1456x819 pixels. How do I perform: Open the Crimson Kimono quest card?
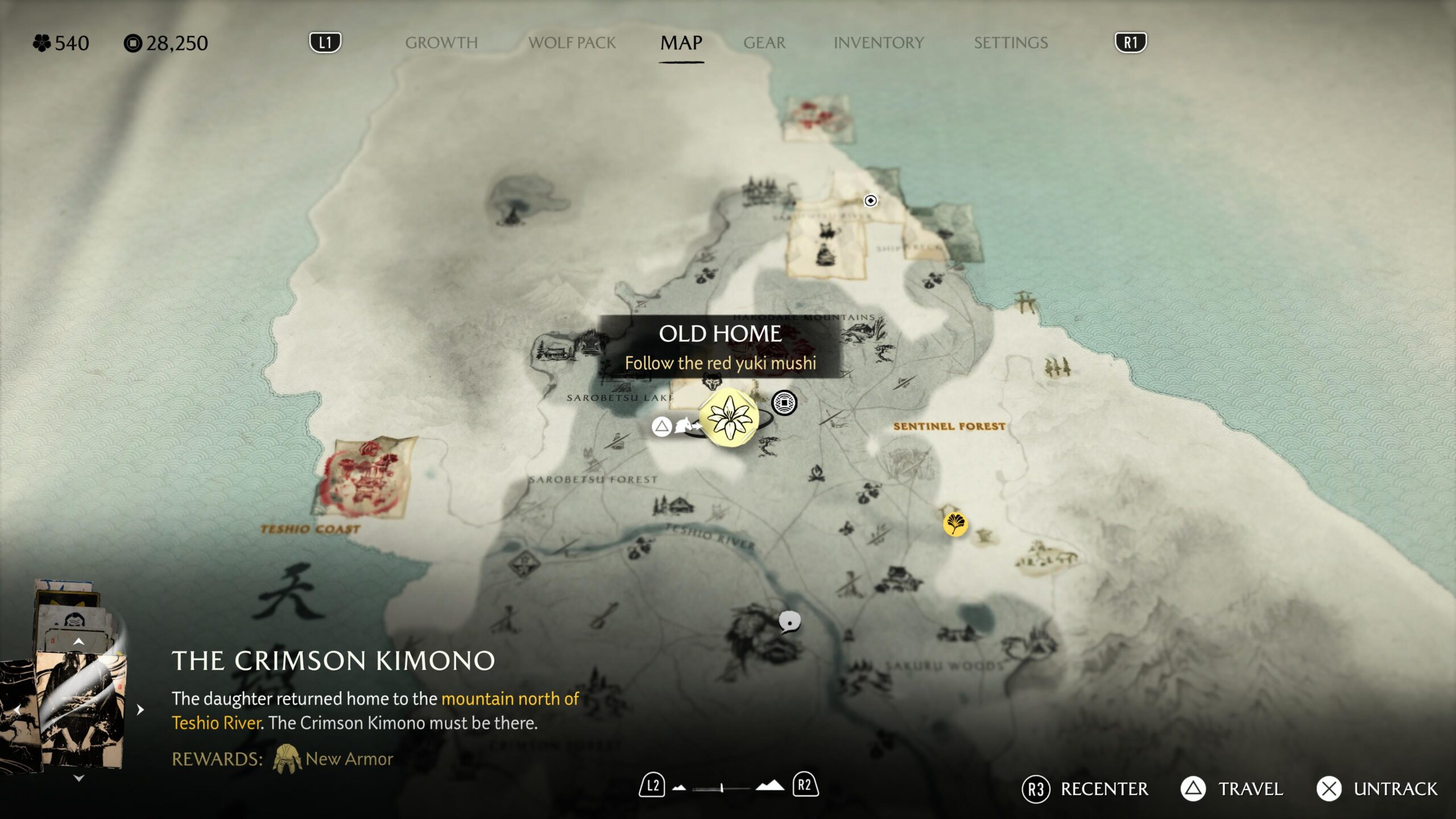click(x=81, y=711)
